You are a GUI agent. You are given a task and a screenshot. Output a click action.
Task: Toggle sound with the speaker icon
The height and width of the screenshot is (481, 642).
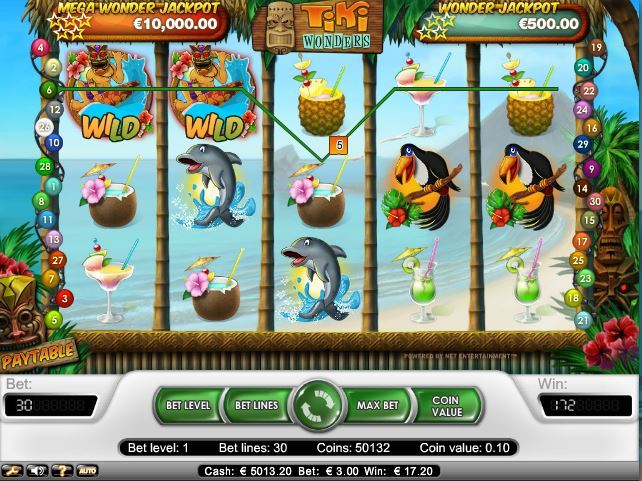point(38,470)
